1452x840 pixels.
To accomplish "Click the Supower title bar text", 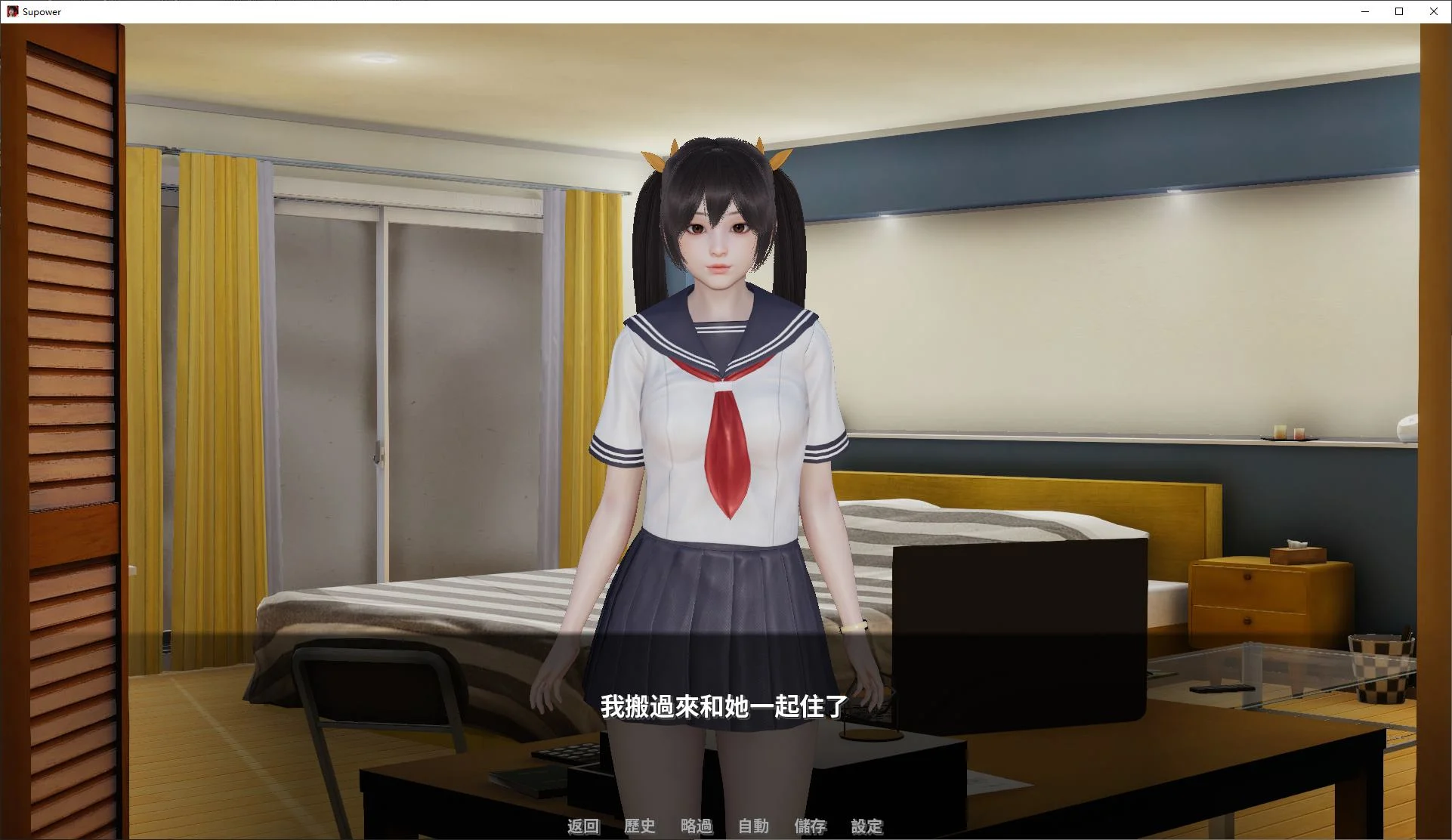I will (x=42, y=11).
